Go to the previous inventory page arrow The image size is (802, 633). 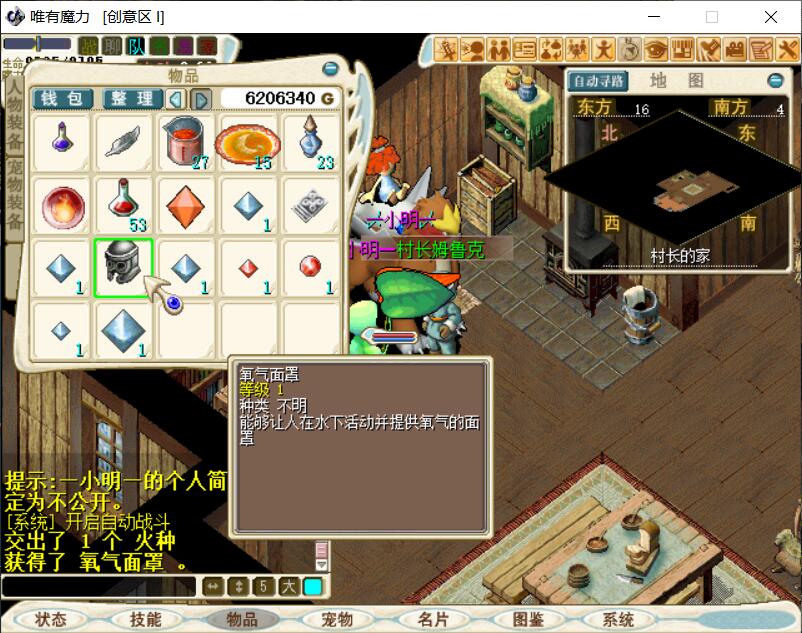click(176, 98)
